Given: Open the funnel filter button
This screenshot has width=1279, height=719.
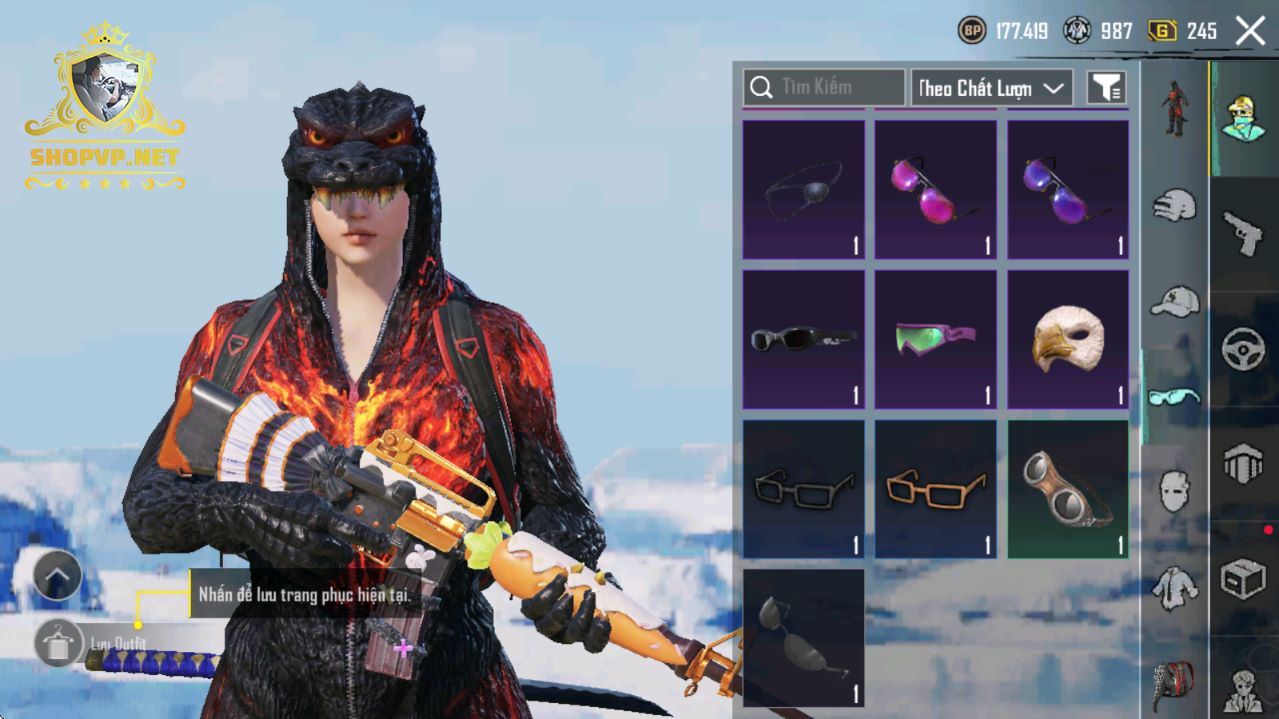Looking at the screenshot, I should (x=1106, y=88).
